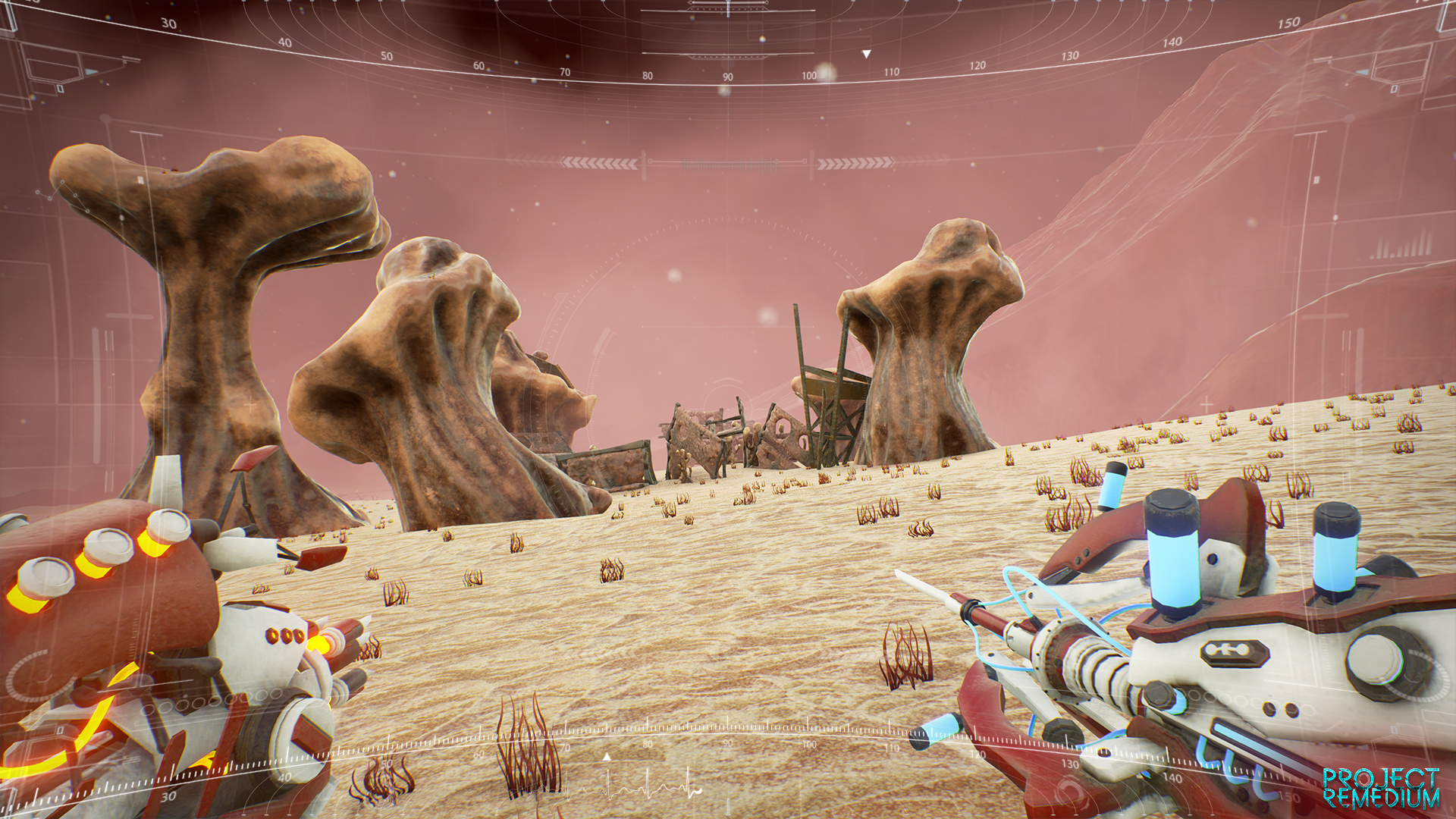Viewport: 1456px width, 819px height.
Task: Select the 90 heading on the top compass
Action: pos(726,75)
